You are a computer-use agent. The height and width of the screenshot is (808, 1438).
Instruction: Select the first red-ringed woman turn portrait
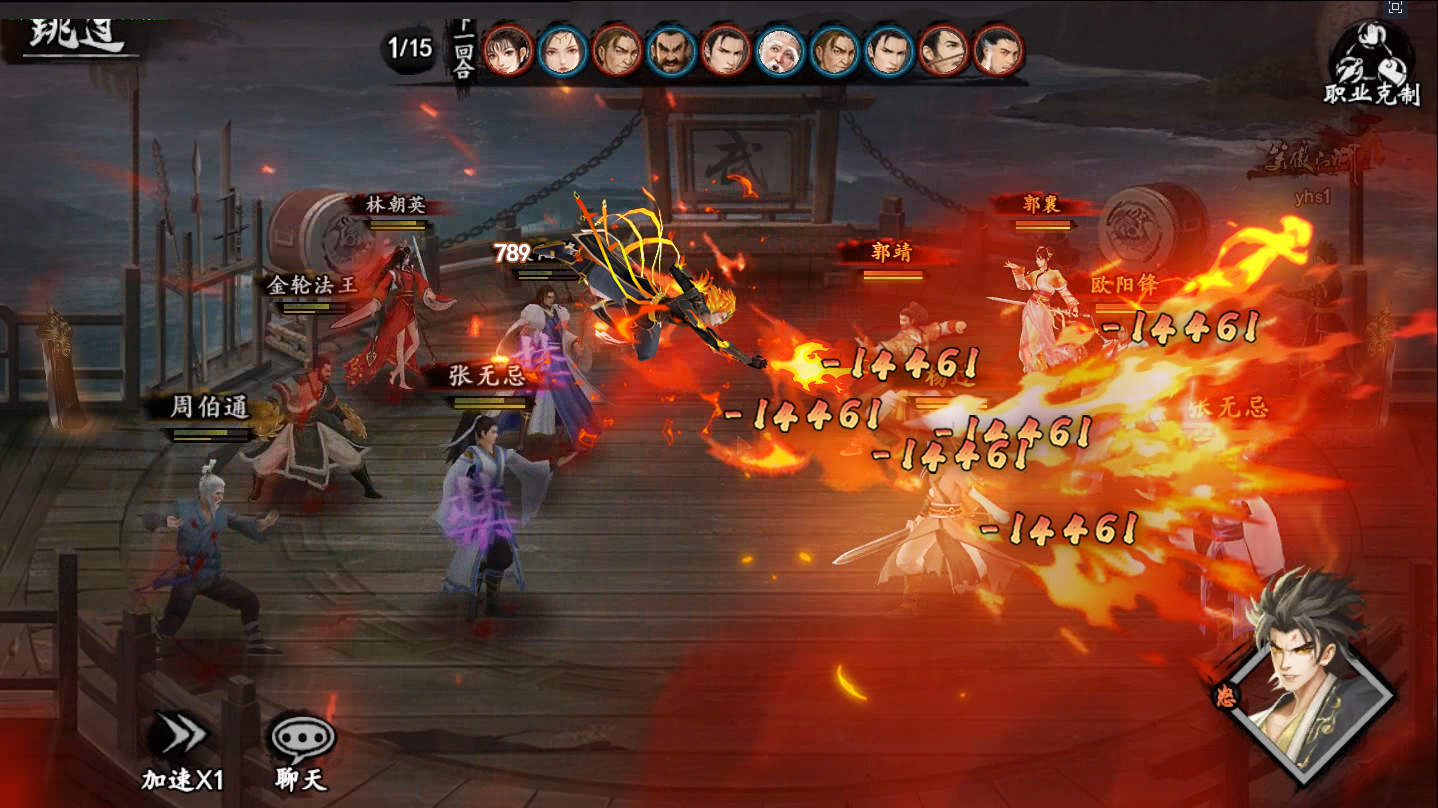tap(508, 50)
